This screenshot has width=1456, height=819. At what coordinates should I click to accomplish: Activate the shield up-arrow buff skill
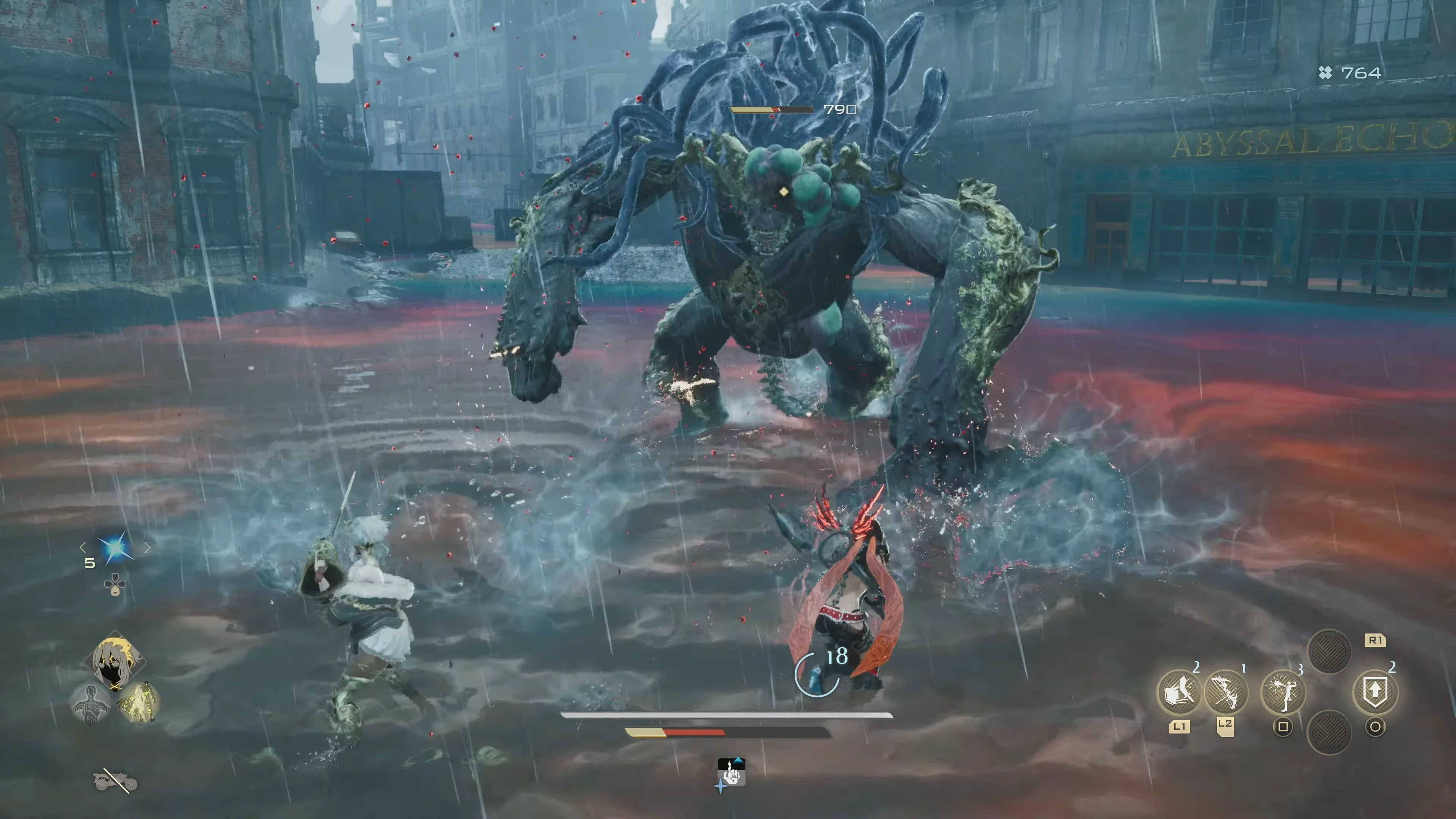pos(1374,691)
